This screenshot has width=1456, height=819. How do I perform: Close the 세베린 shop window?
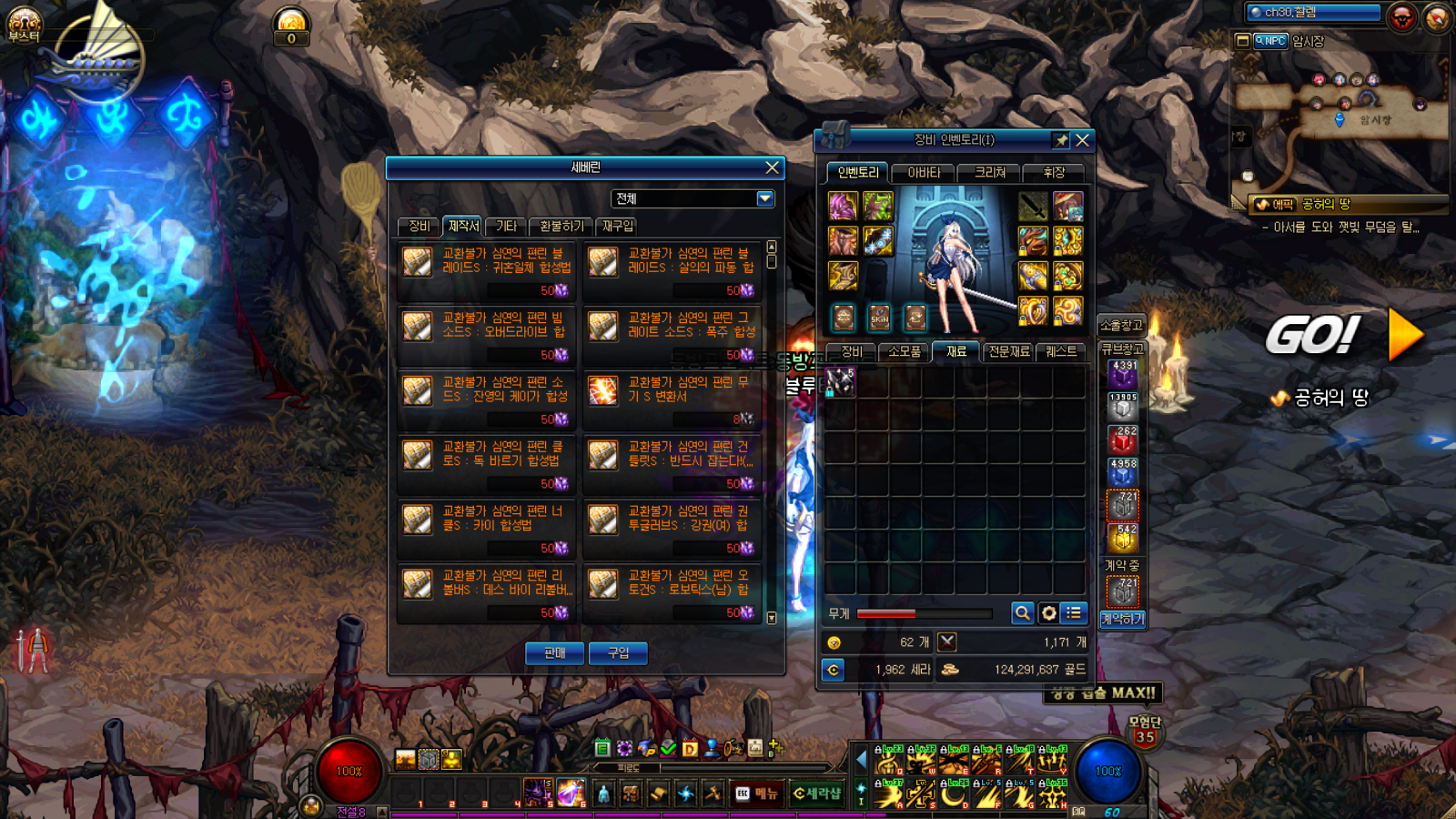coord(772,167)
